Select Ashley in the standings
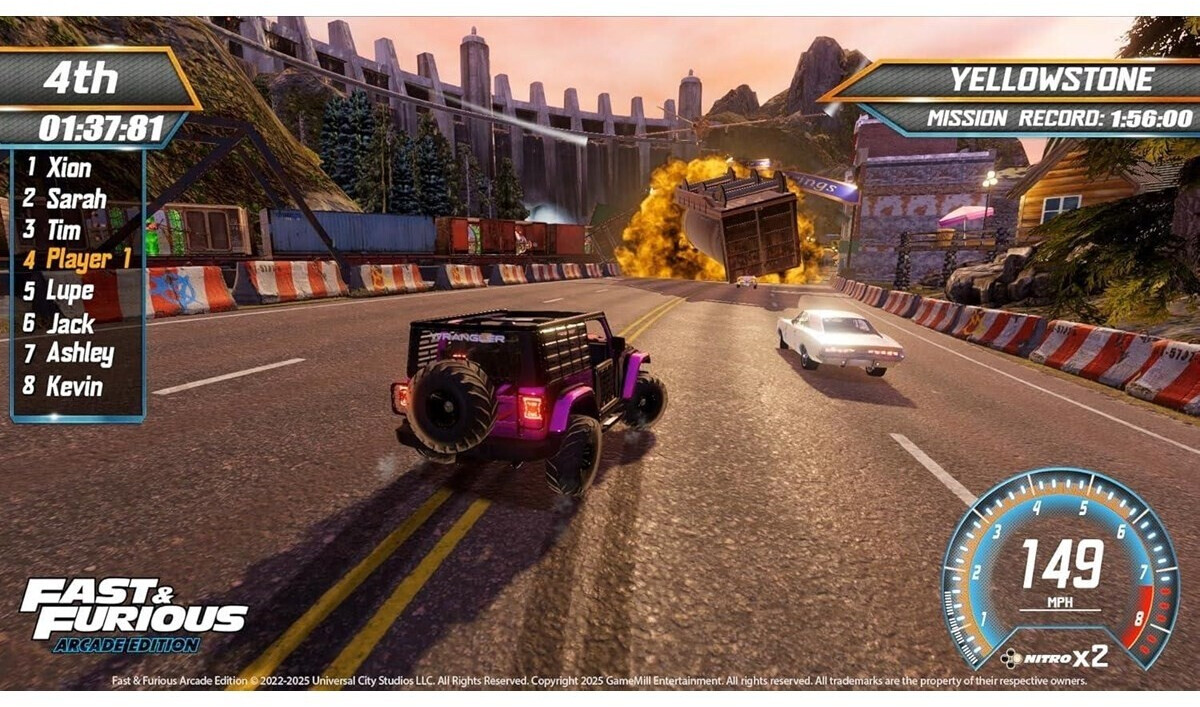Viewport: 1200px width, 707px height. (79, 354)
